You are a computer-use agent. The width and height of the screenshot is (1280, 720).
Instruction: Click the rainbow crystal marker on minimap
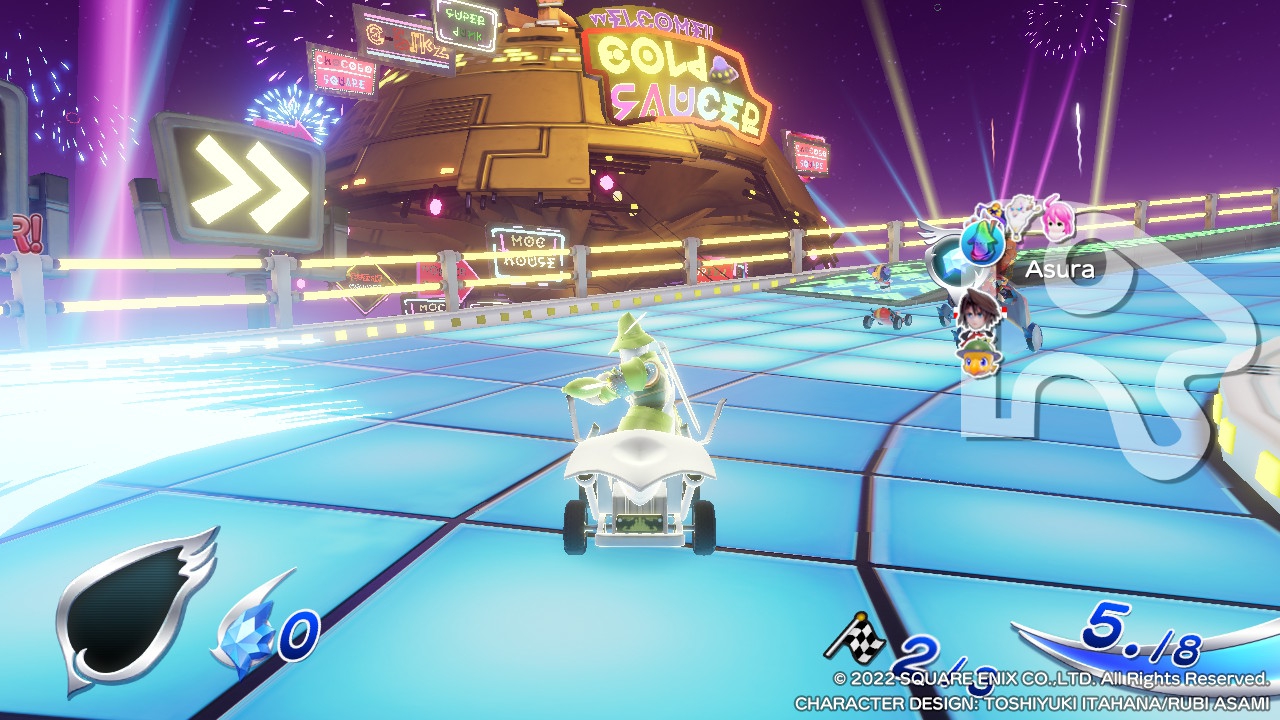(981, 242)
